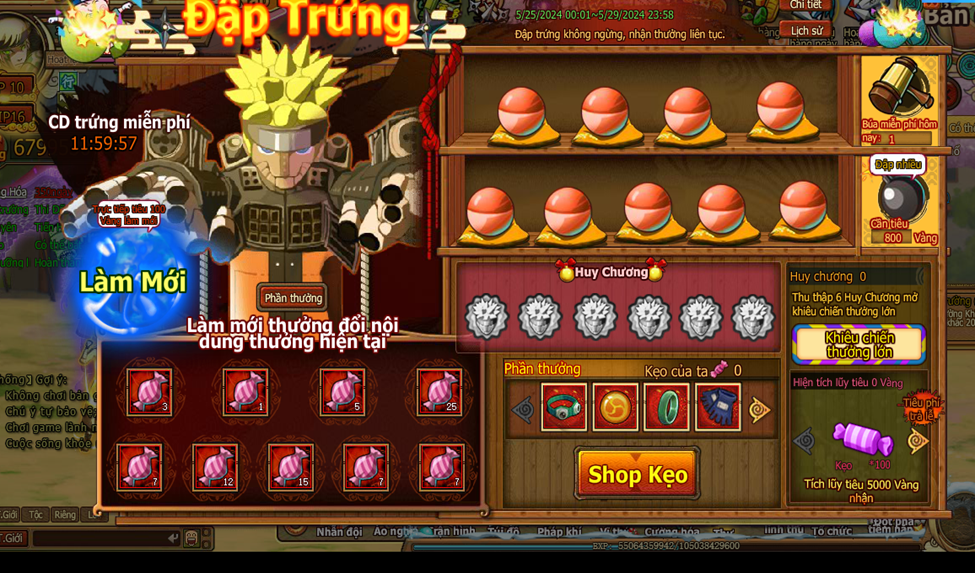Pick the candy reward with quantity 12
Screen dimensions: 975x573
[x=215, y=467]
